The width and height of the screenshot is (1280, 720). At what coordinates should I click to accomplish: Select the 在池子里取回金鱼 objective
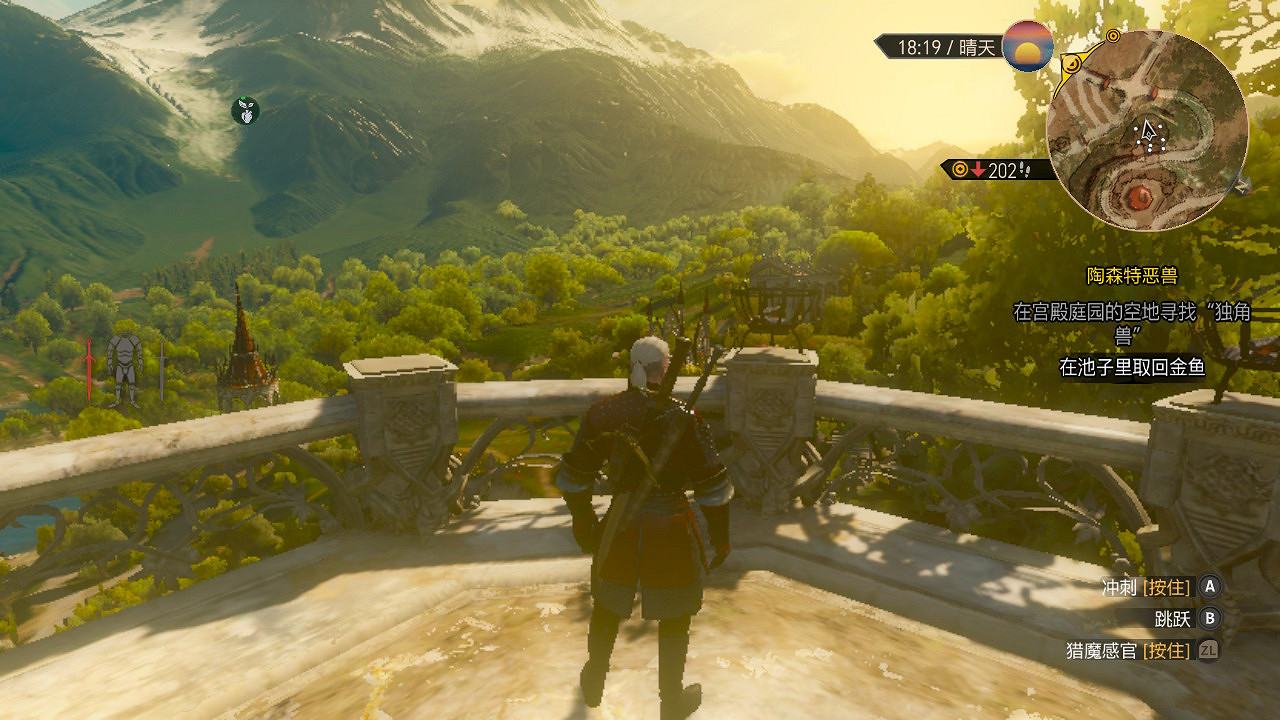1132,368
